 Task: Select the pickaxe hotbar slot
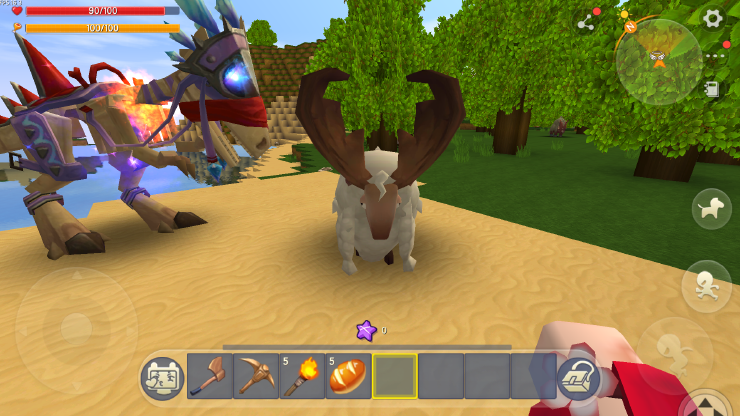256,376
